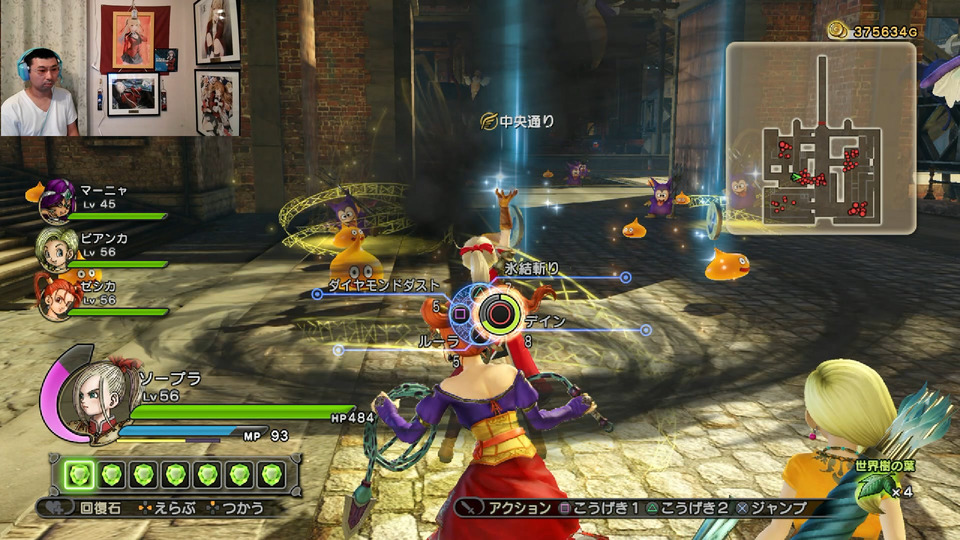Switch to Jessica's party portrait

[55, 295]
